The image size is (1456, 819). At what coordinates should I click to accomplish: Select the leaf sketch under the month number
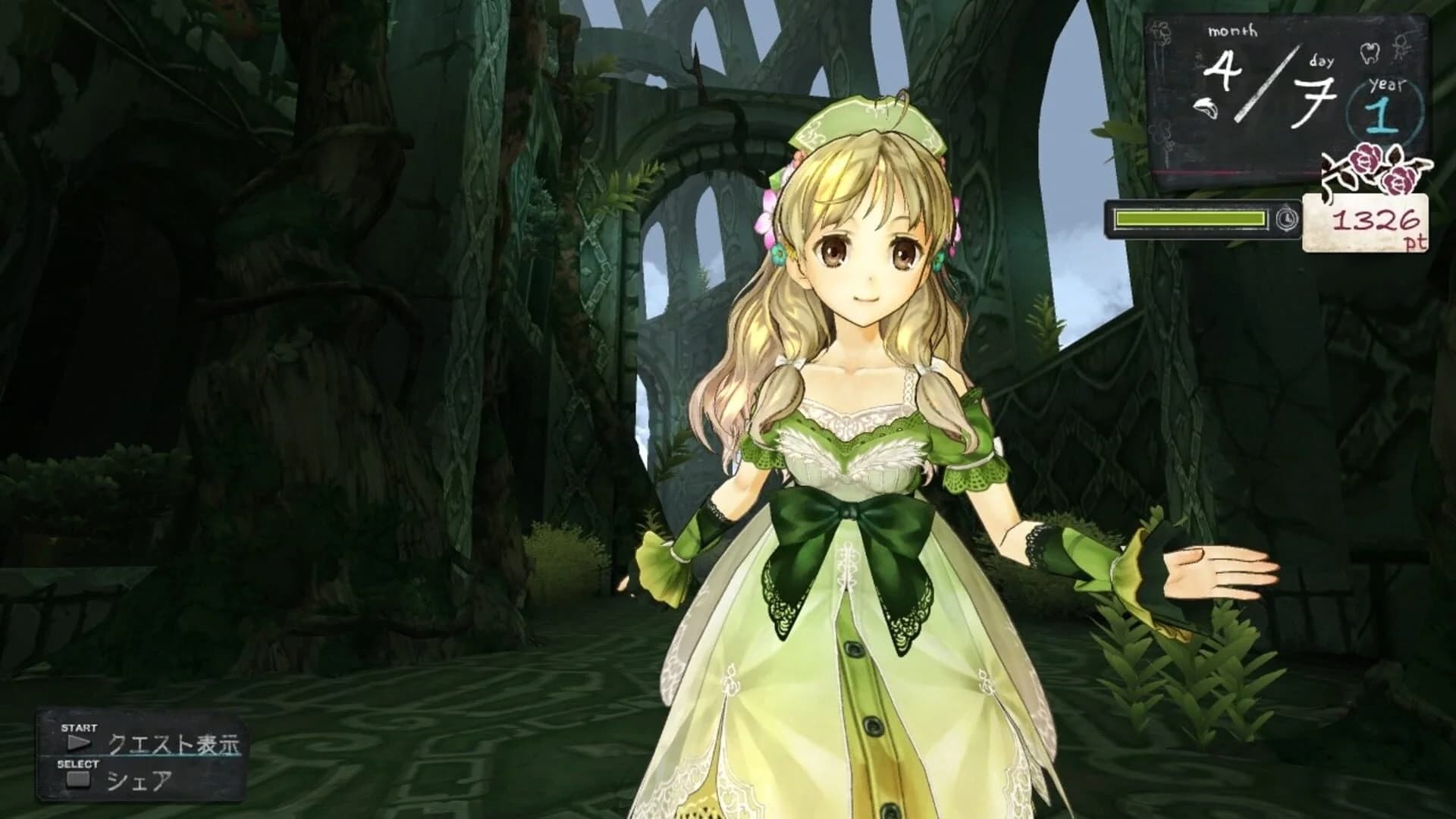click(1207, 107)
